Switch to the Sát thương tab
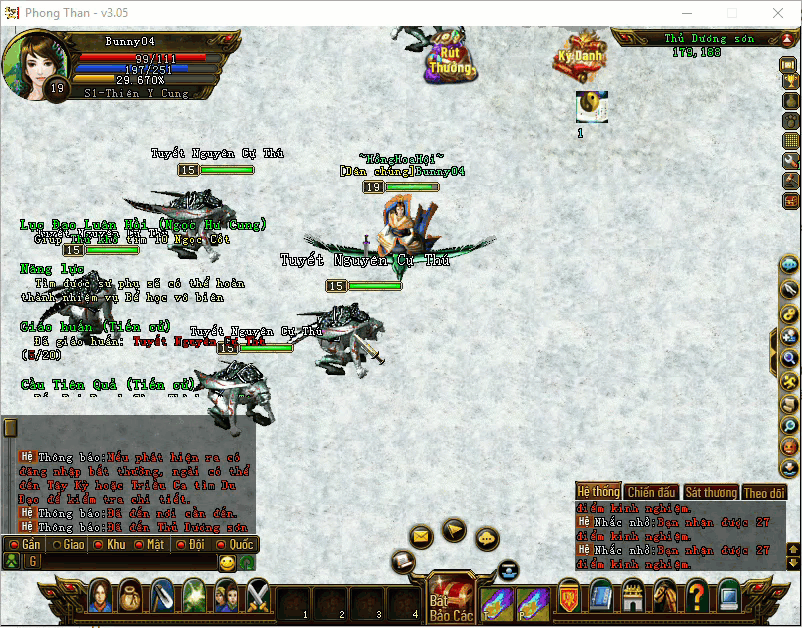 (710, 492)
